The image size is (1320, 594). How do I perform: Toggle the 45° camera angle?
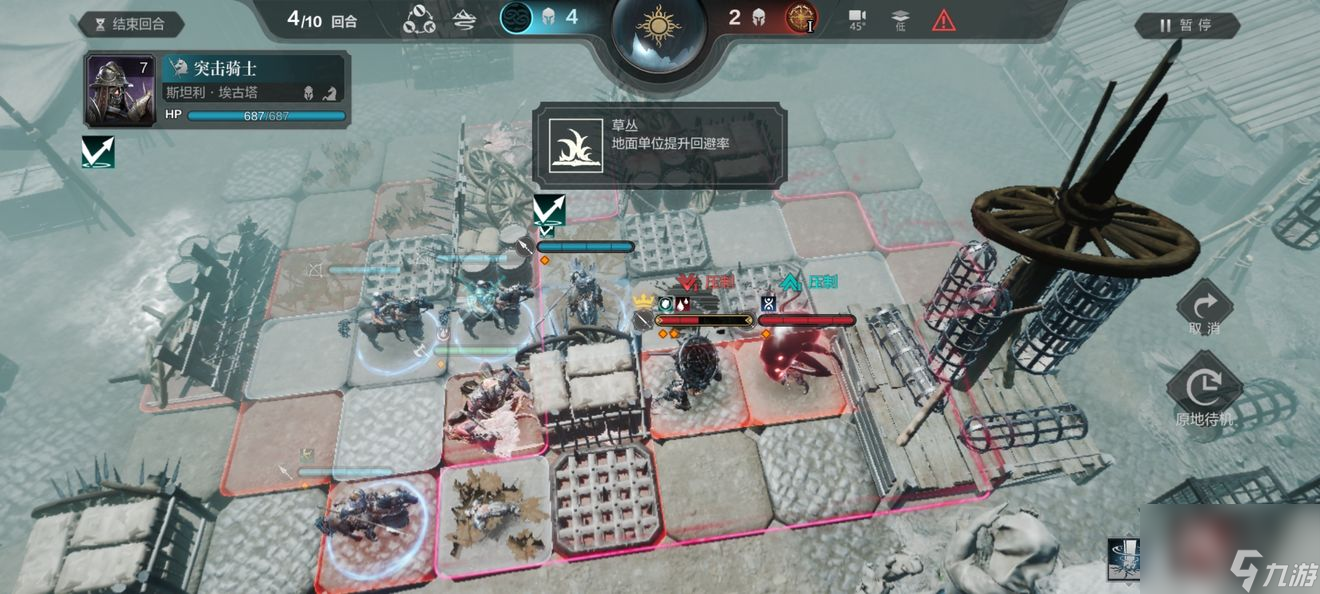click(857, 19)
